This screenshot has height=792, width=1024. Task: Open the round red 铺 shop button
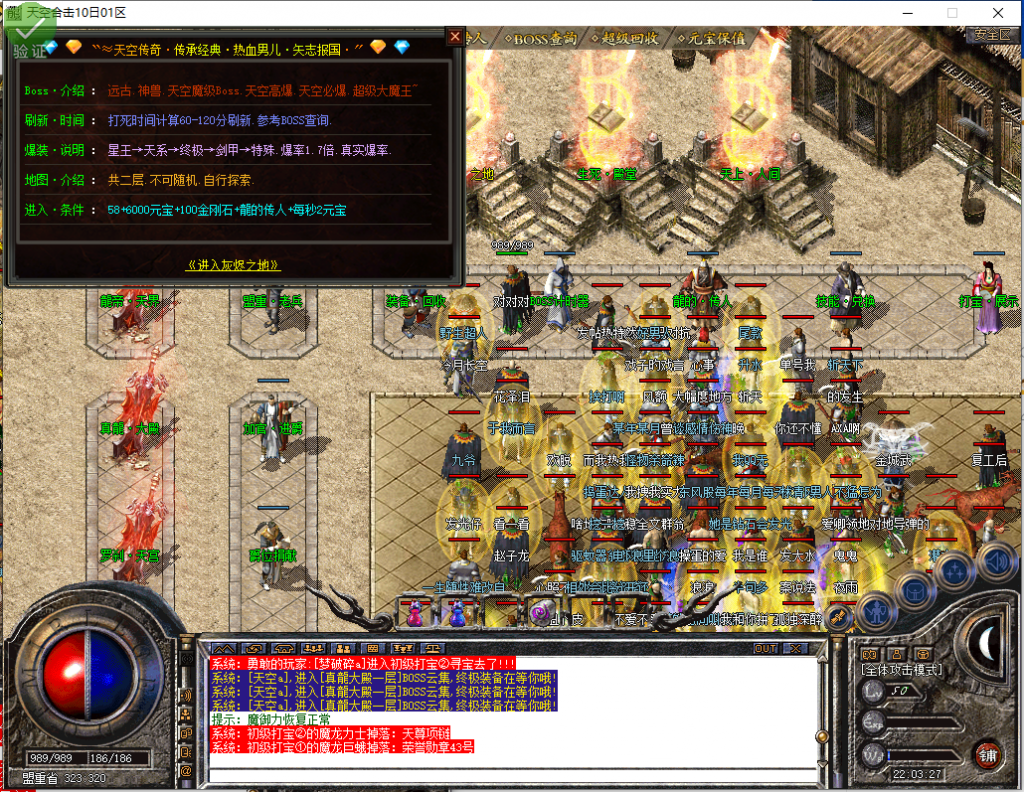point(988,753)
